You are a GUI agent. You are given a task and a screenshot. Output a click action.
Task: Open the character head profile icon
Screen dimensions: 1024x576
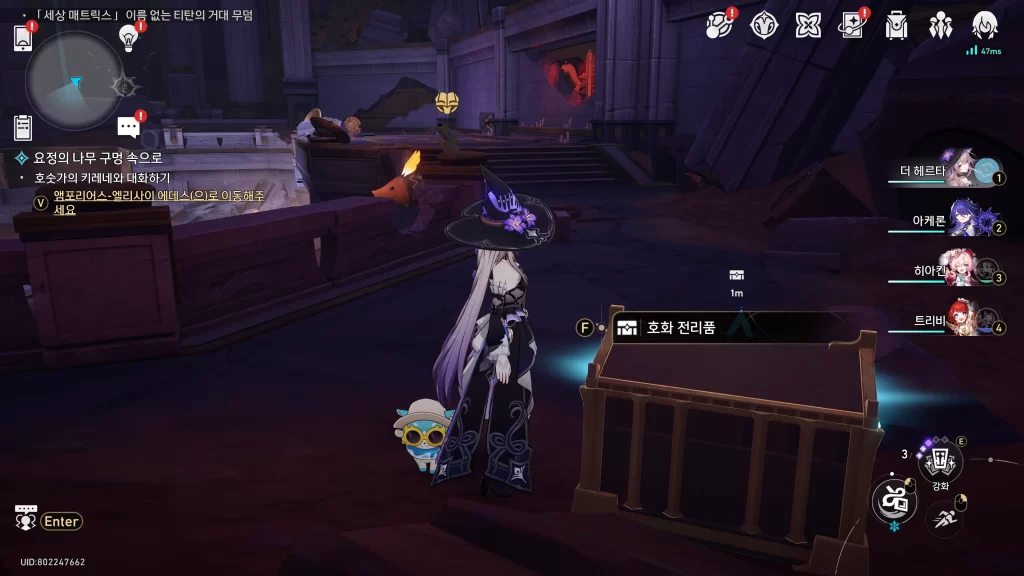click(986, 25)
